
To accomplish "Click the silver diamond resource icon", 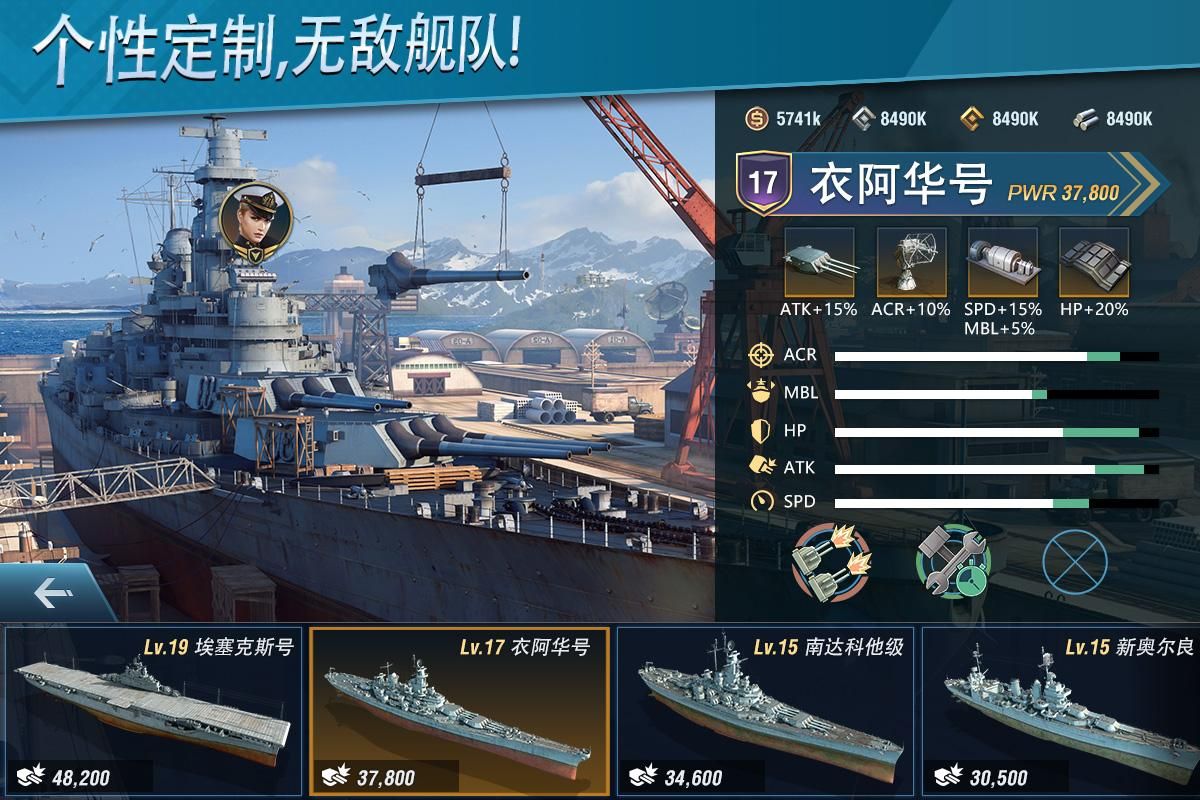I will (863, 118).
